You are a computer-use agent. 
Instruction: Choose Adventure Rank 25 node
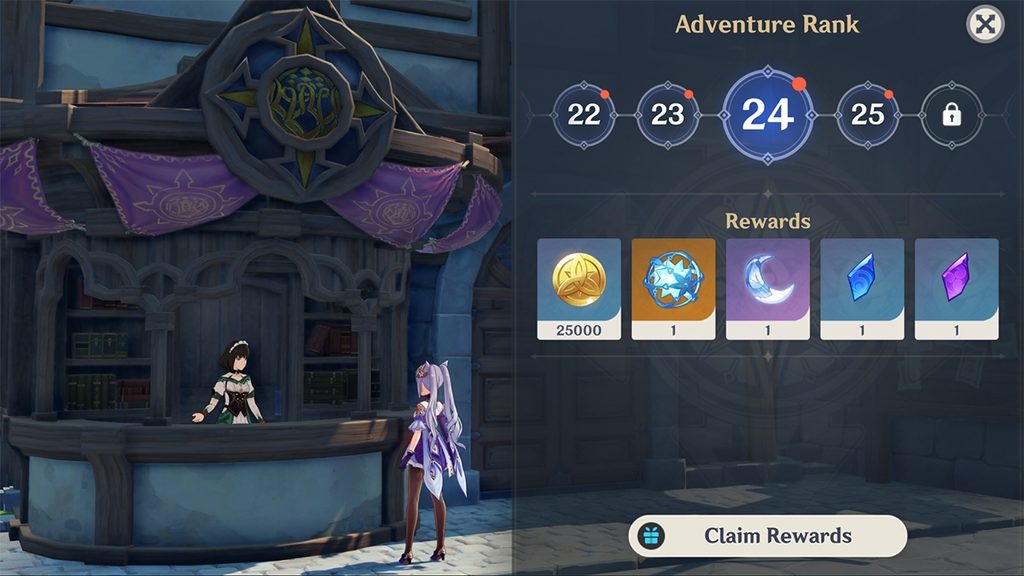[867, 114]
